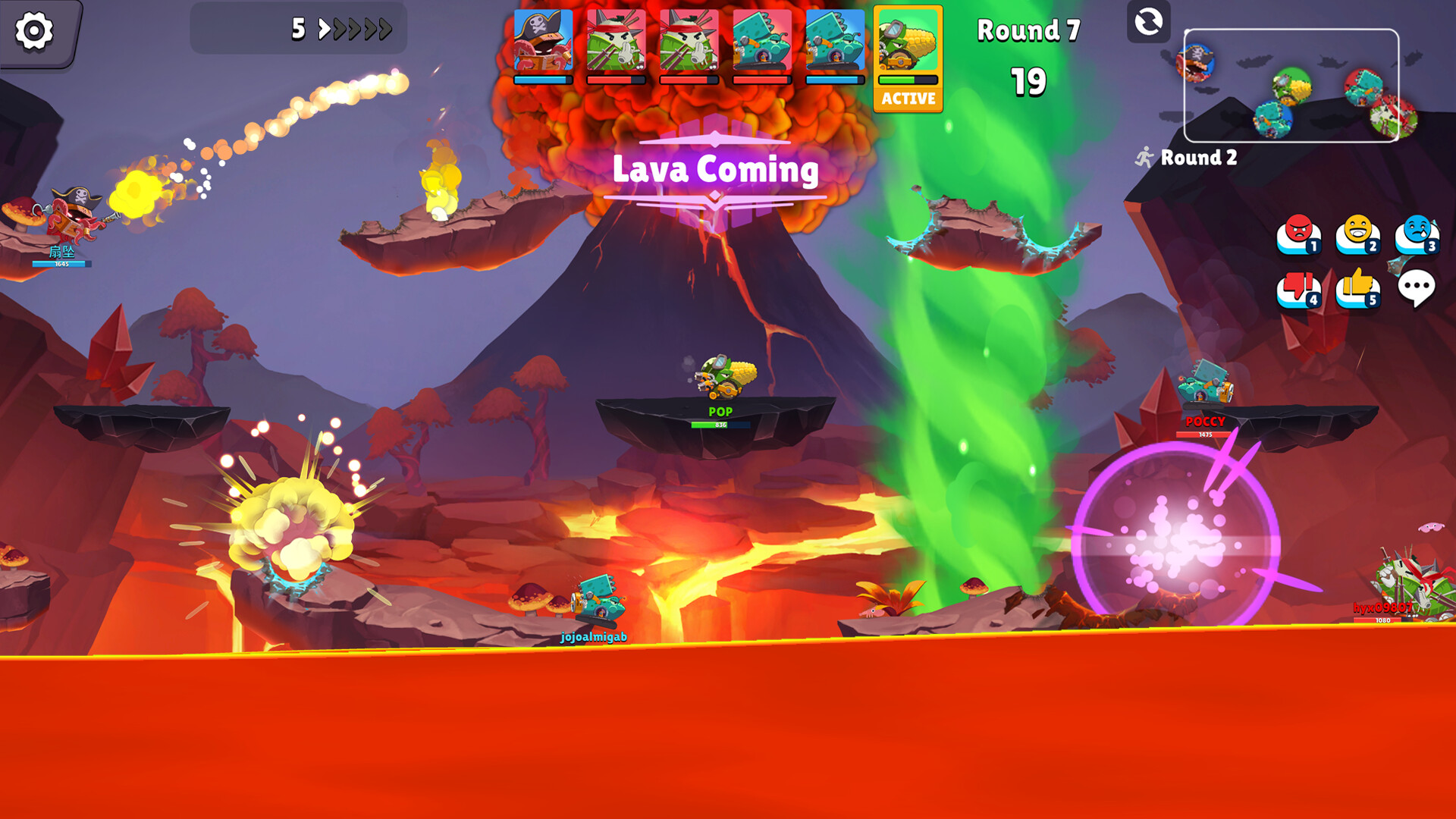Image resolution: width=1456 pixels, height=819 pixels.
Task: Click the camera swap icon near the minimap
Action: pos(1149,23)
